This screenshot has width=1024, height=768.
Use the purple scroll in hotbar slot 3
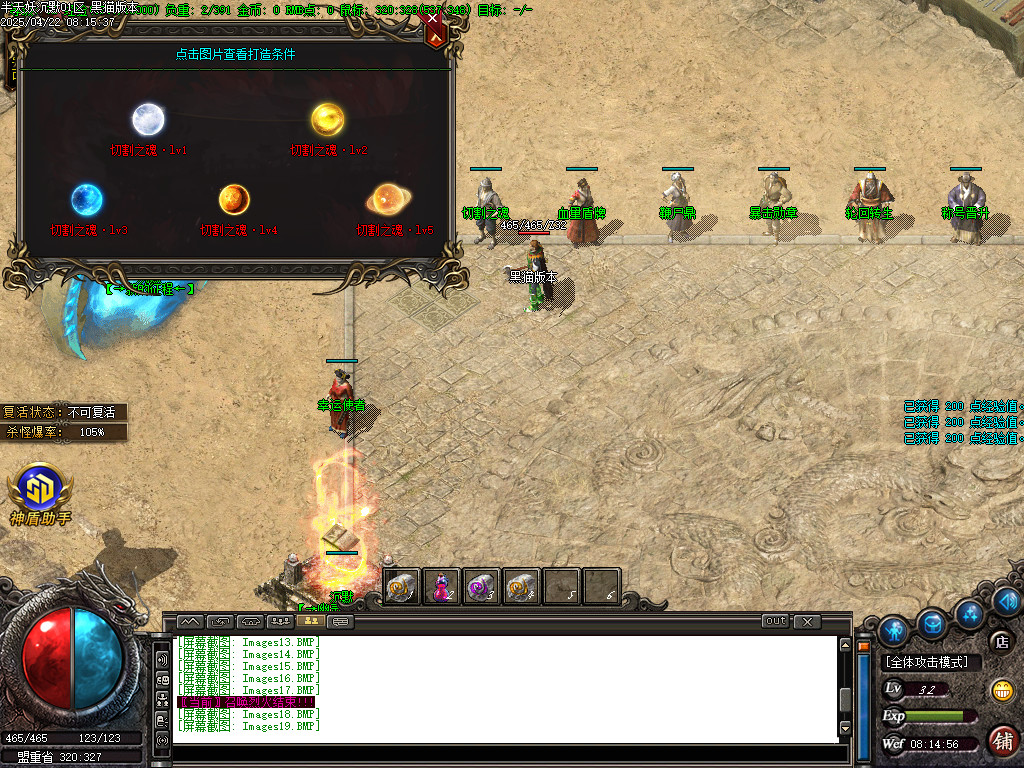point(481,587)
